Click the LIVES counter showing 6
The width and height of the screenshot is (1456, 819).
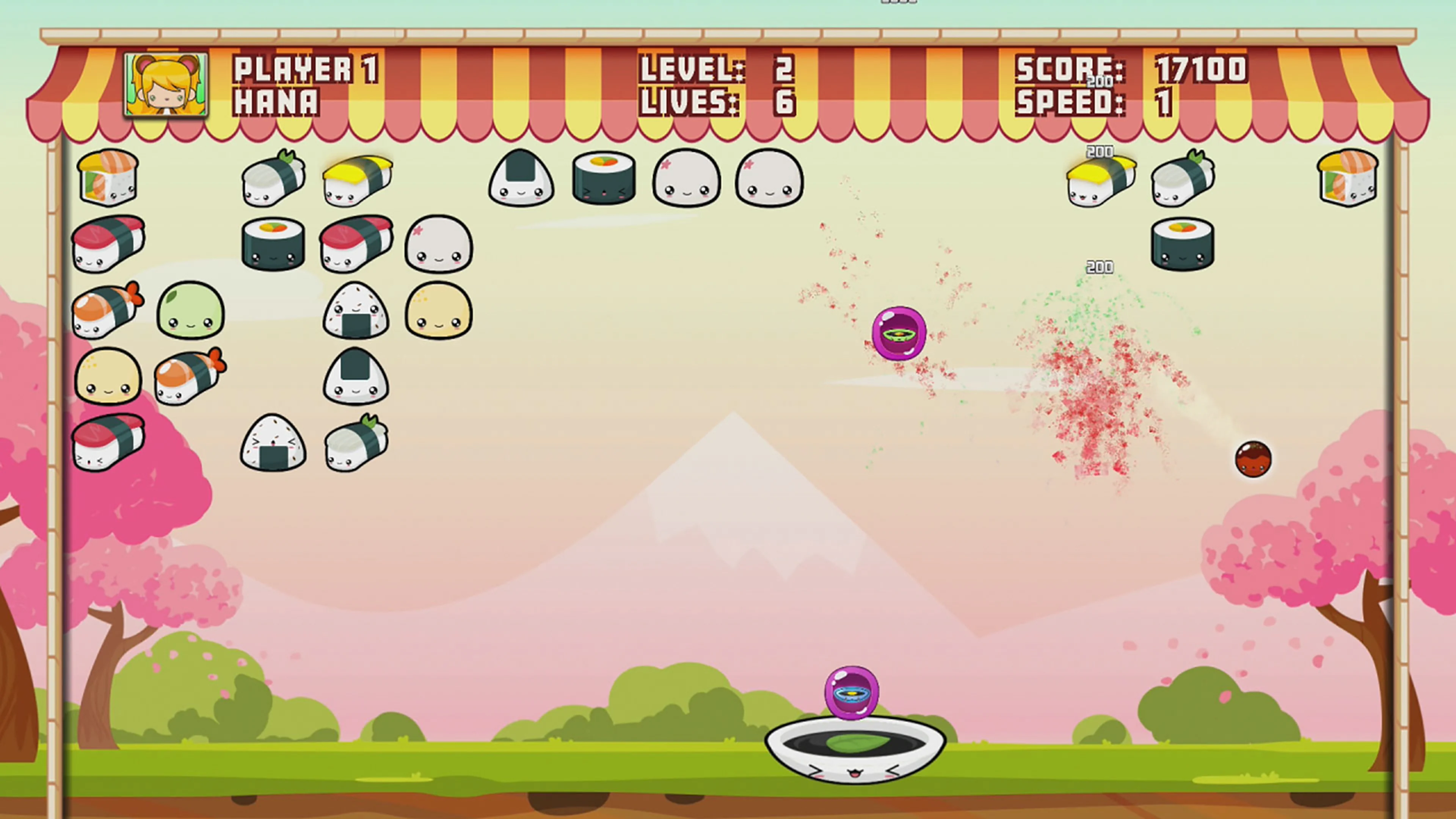[786, 103]
